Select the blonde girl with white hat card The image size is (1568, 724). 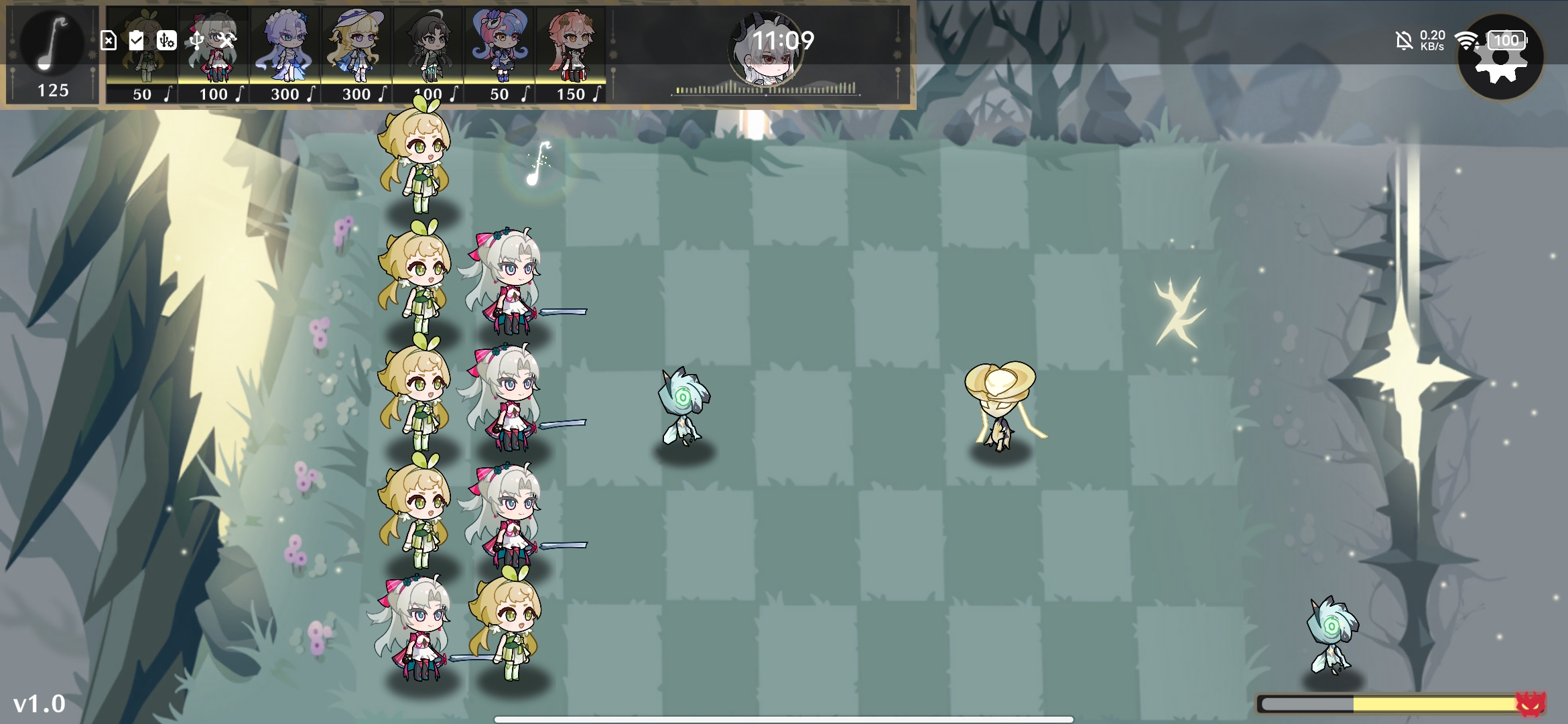tap(356, 55)
